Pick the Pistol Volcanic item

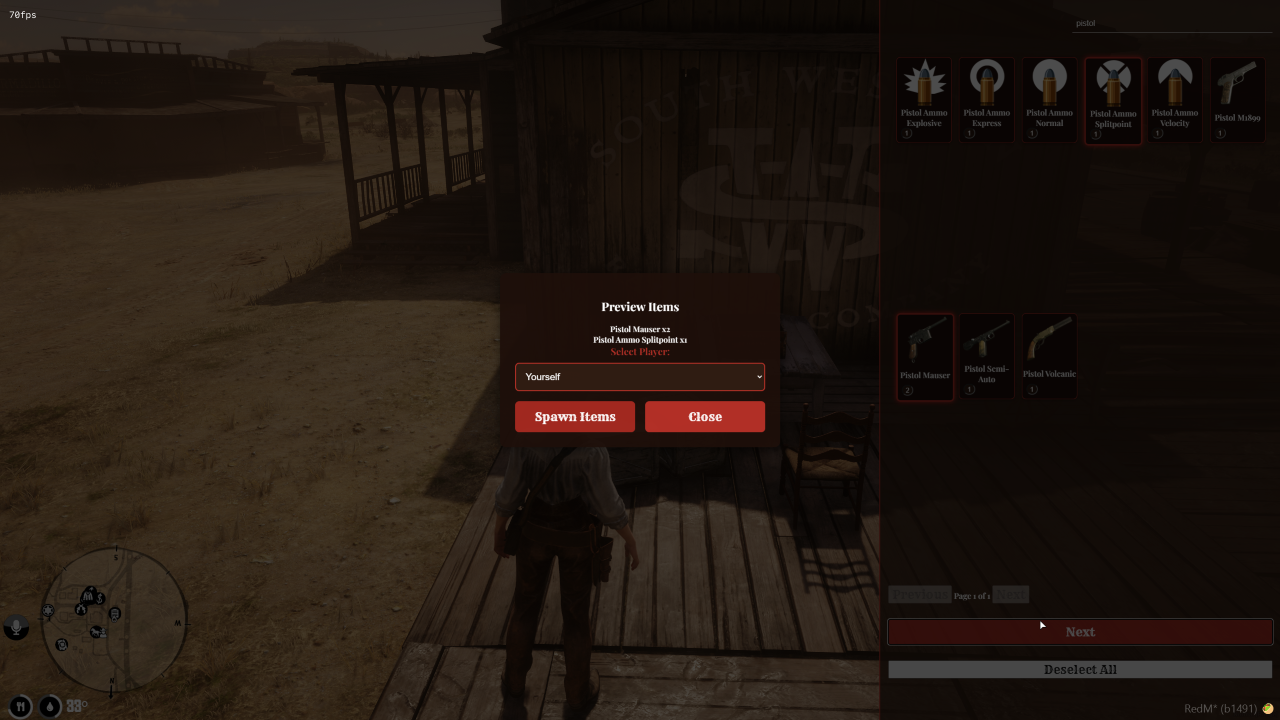[1049, 357]
